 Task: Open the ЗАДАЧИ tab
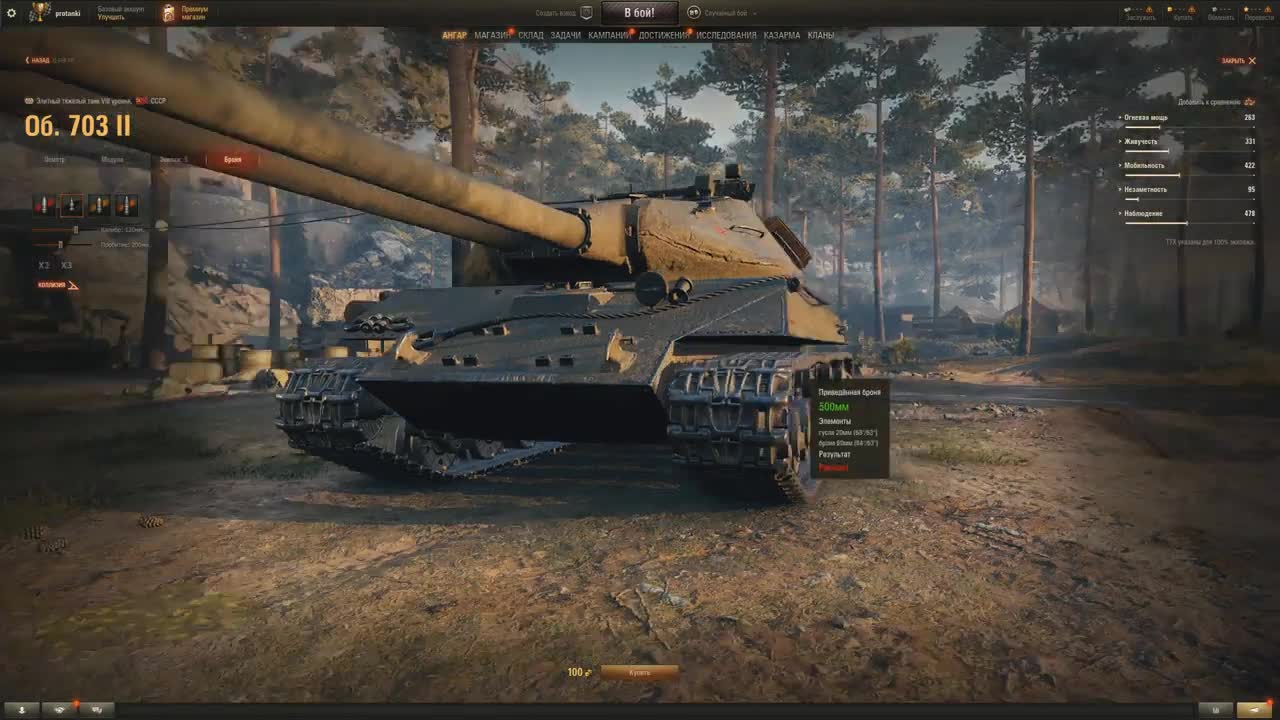coord(565,36)
